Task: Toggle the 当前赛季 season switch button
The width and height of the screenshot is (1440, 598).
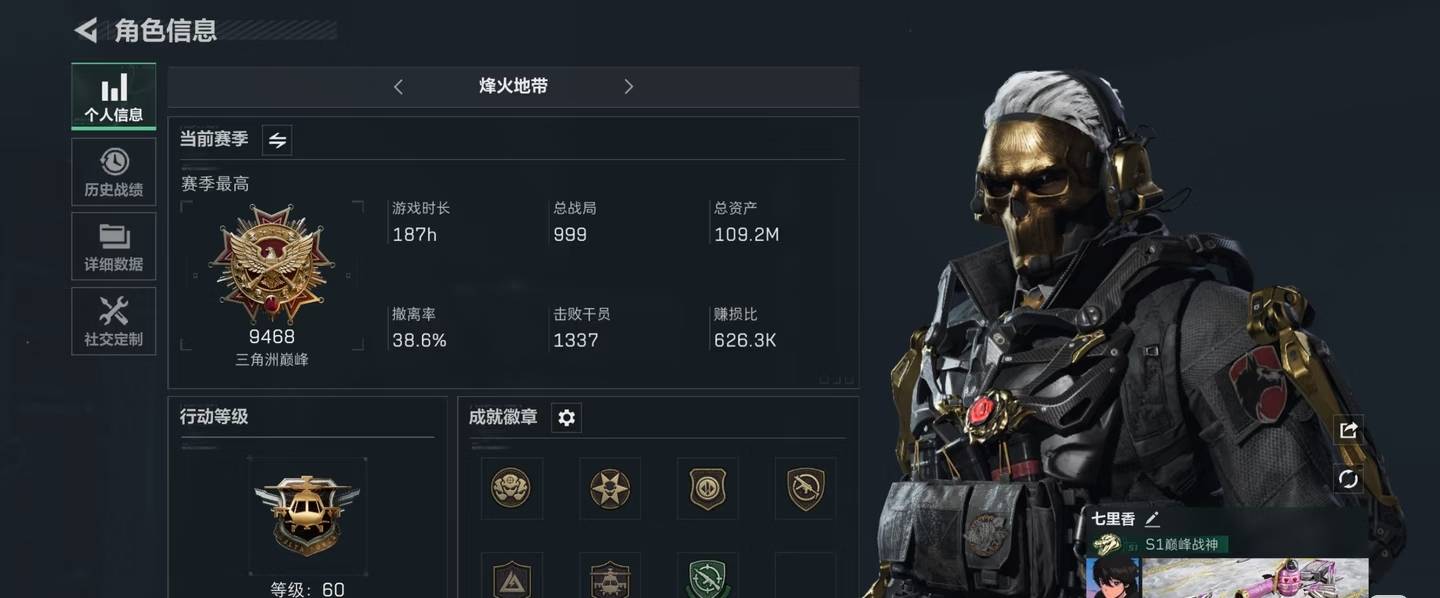Action: pyautogui.click(x=277, y=141)
